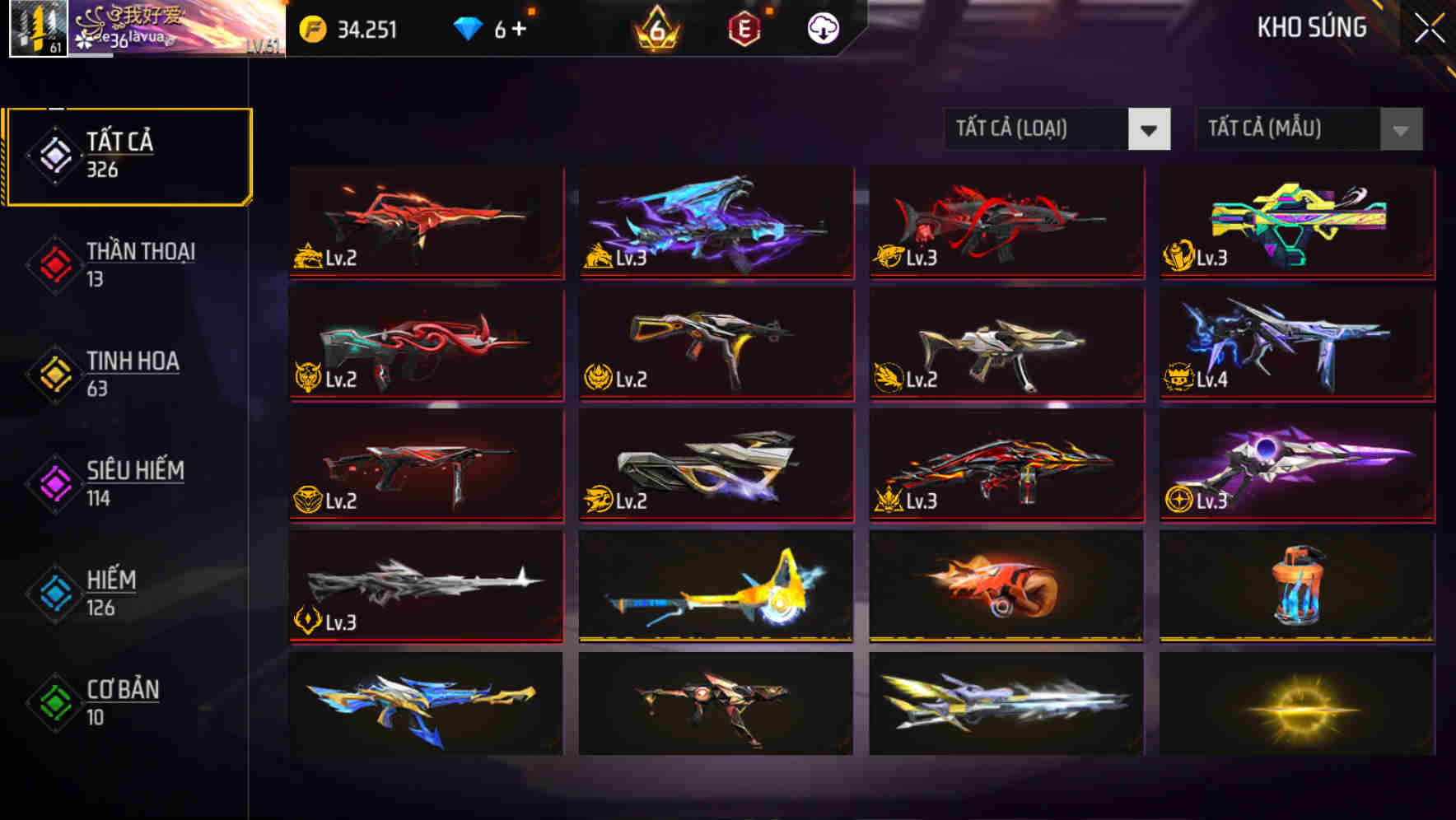Click the cloud download icon
This screenshot has height=820, width=1456.
[822, 29]
